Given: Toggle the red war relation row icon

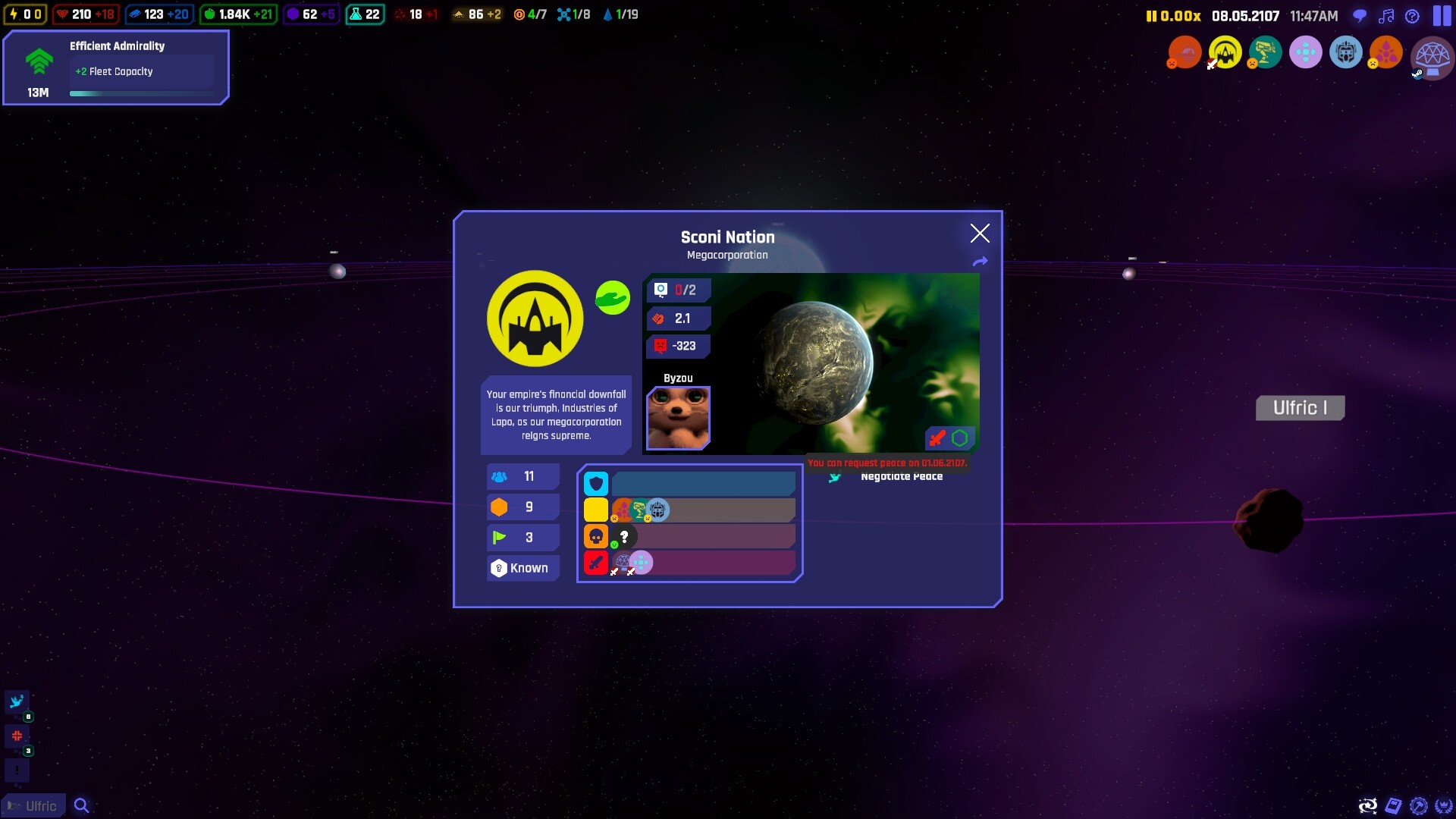Looking at the screenshot, I should pyautogui.click(x=596, y=563).
